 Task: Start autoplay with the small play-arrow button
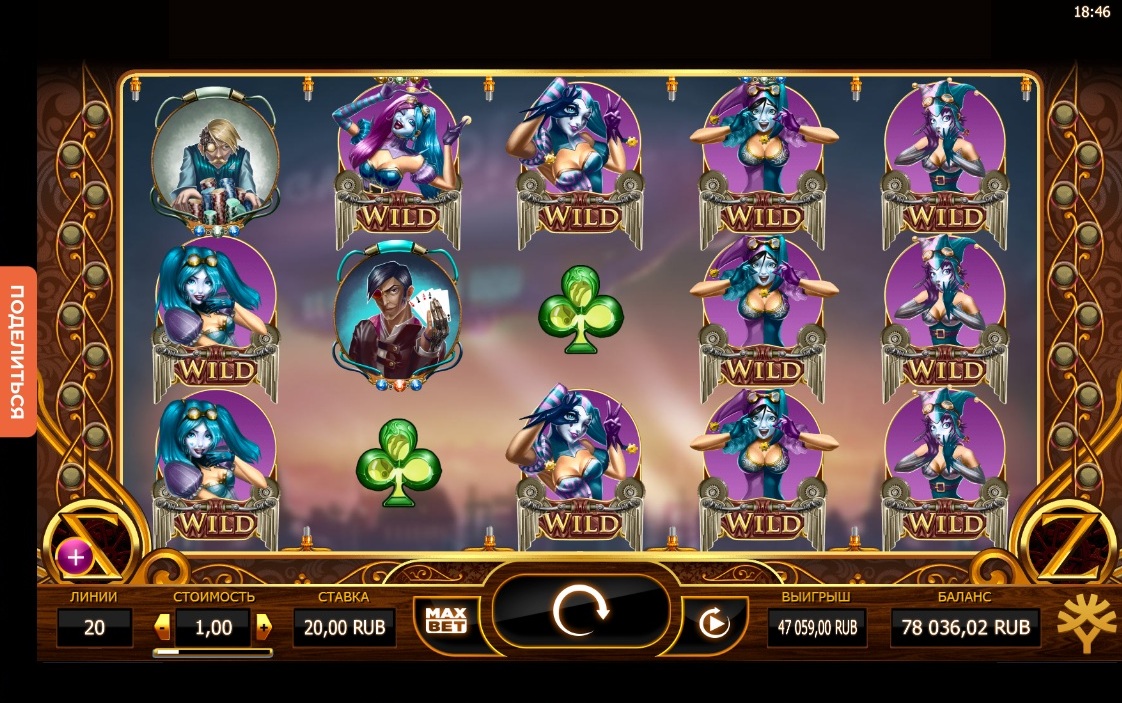tap(713, 624)
